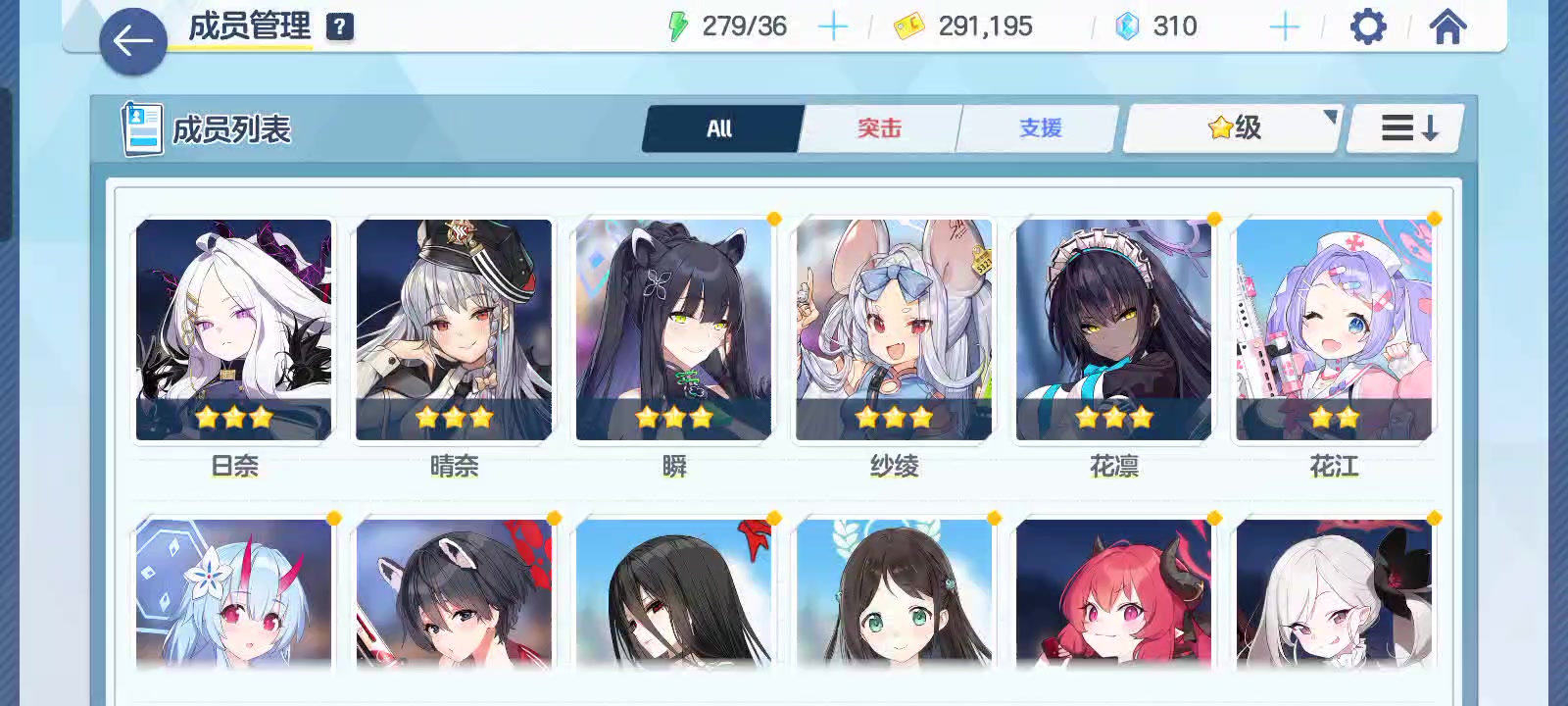Image resolution: width=1568 pixels, height=706 pixels.
Task: Select character 花凛
Action: coord(1112,328)
